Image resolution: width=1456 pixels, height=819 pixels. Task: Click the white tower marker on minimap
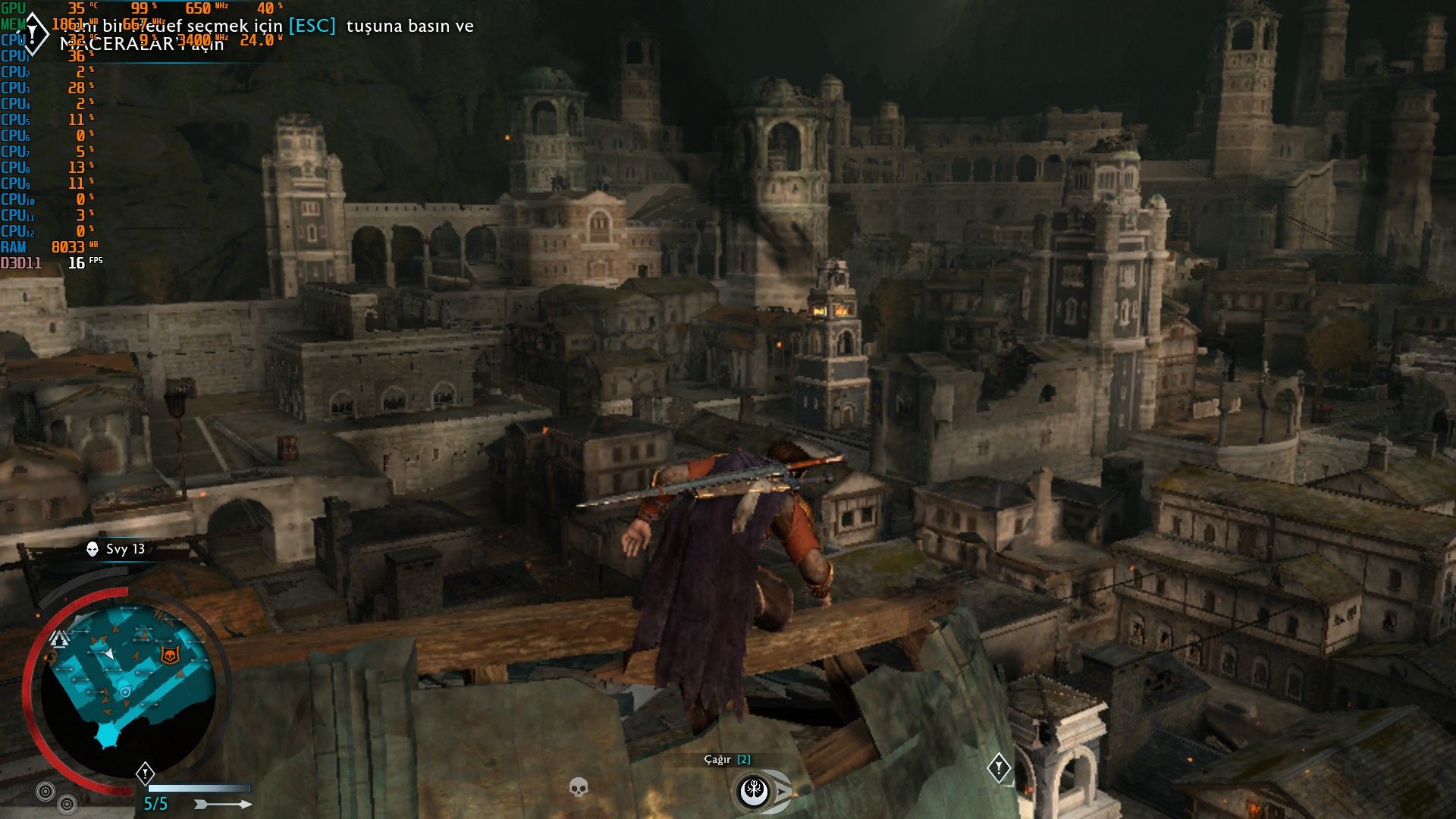point(59,639)
